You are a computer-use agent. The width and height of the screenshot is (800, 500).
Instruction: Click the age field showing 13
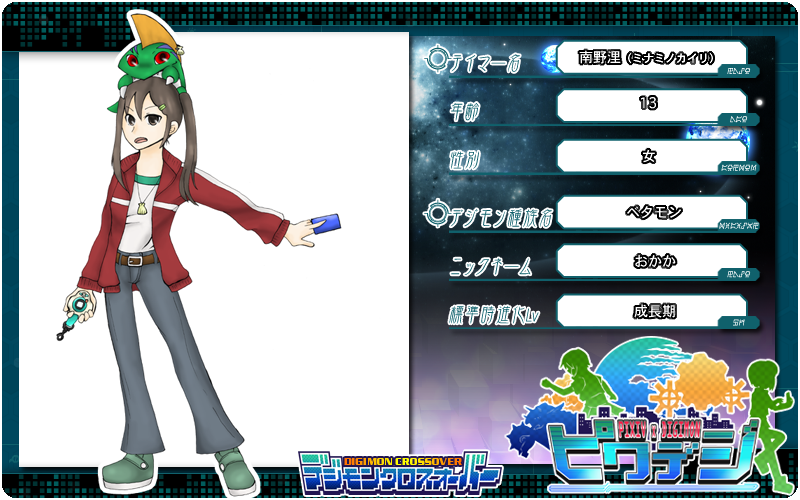[x=650, y=105]
